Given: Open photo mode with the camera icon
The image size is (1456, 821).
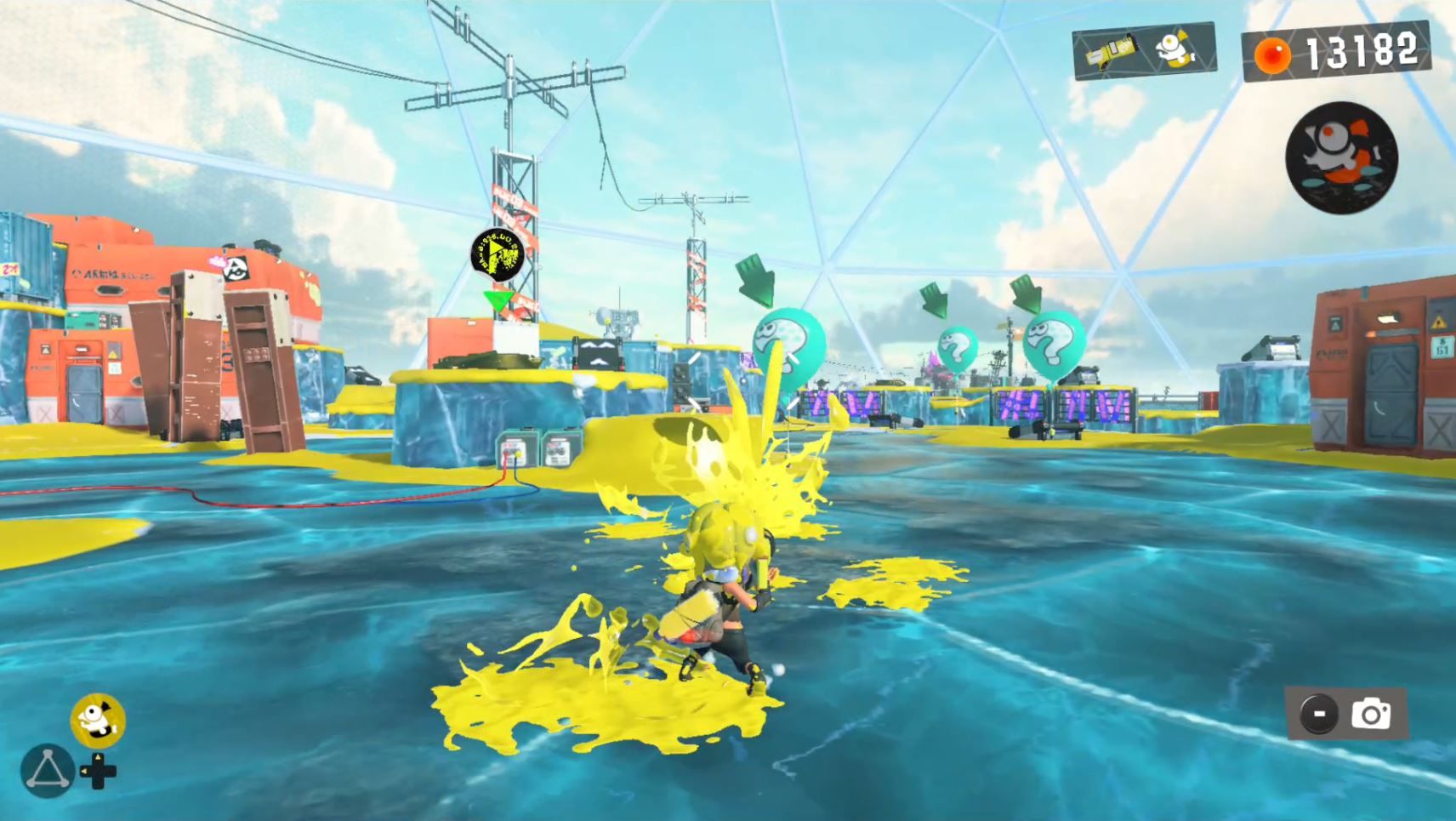Looking at the screenshot, I should pyautogui.click(x=1370, y=714).
